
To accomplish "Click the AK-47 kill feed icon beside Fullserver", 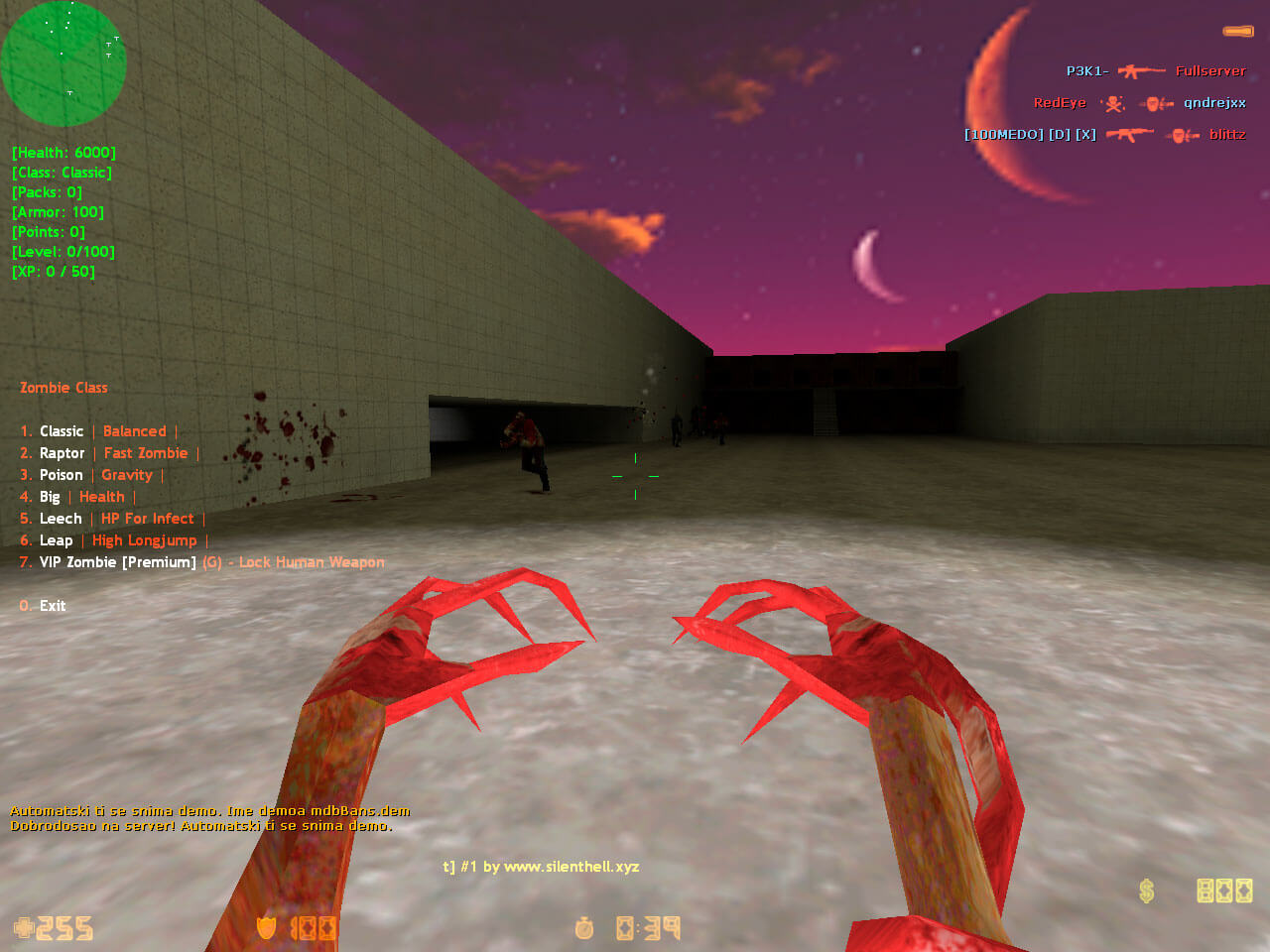I will click(1141, 70).
